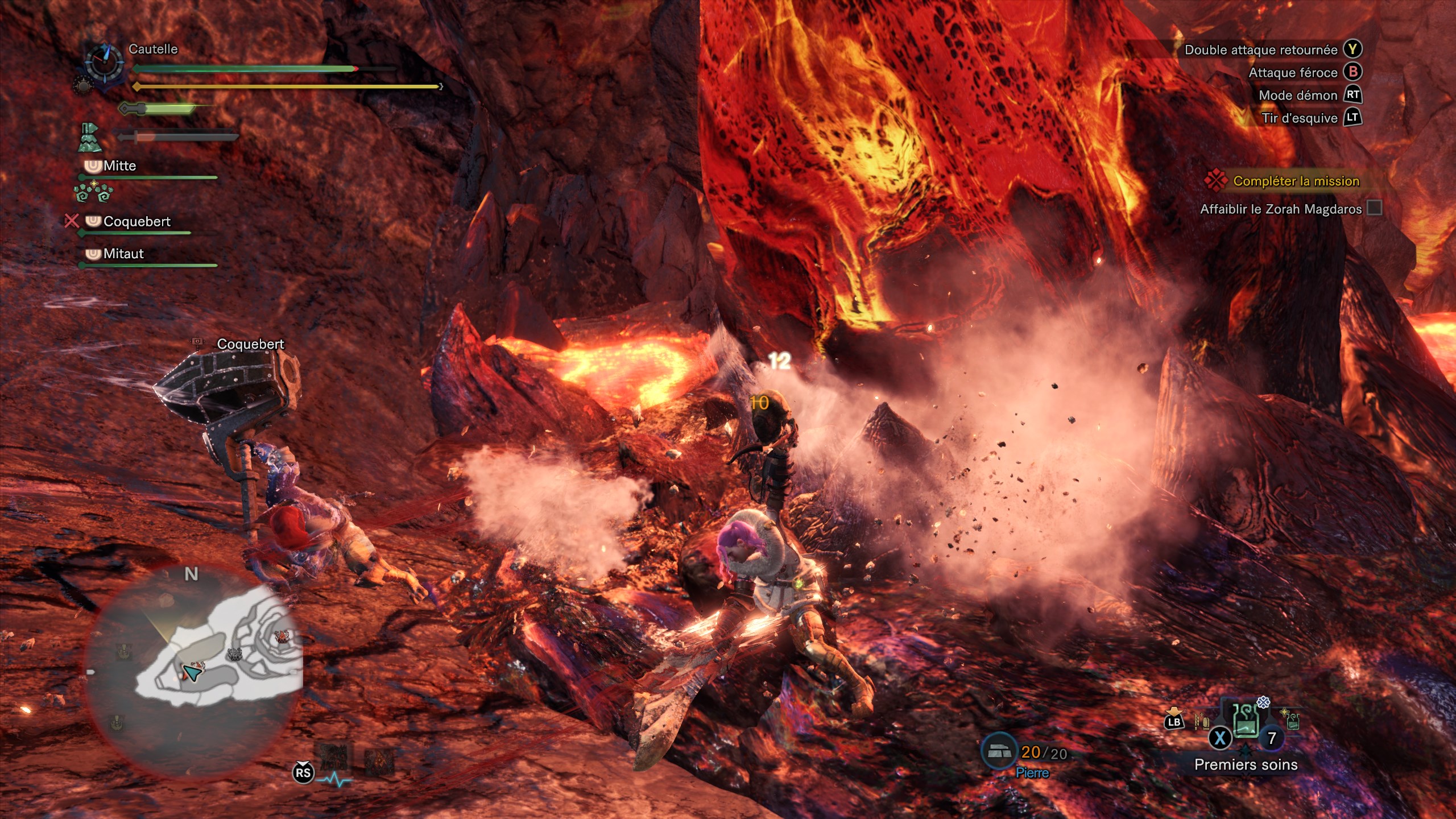This screenshot has width=1456, height=819.
Task: Select party member Coquebert in the list
Action: (136, 222)
